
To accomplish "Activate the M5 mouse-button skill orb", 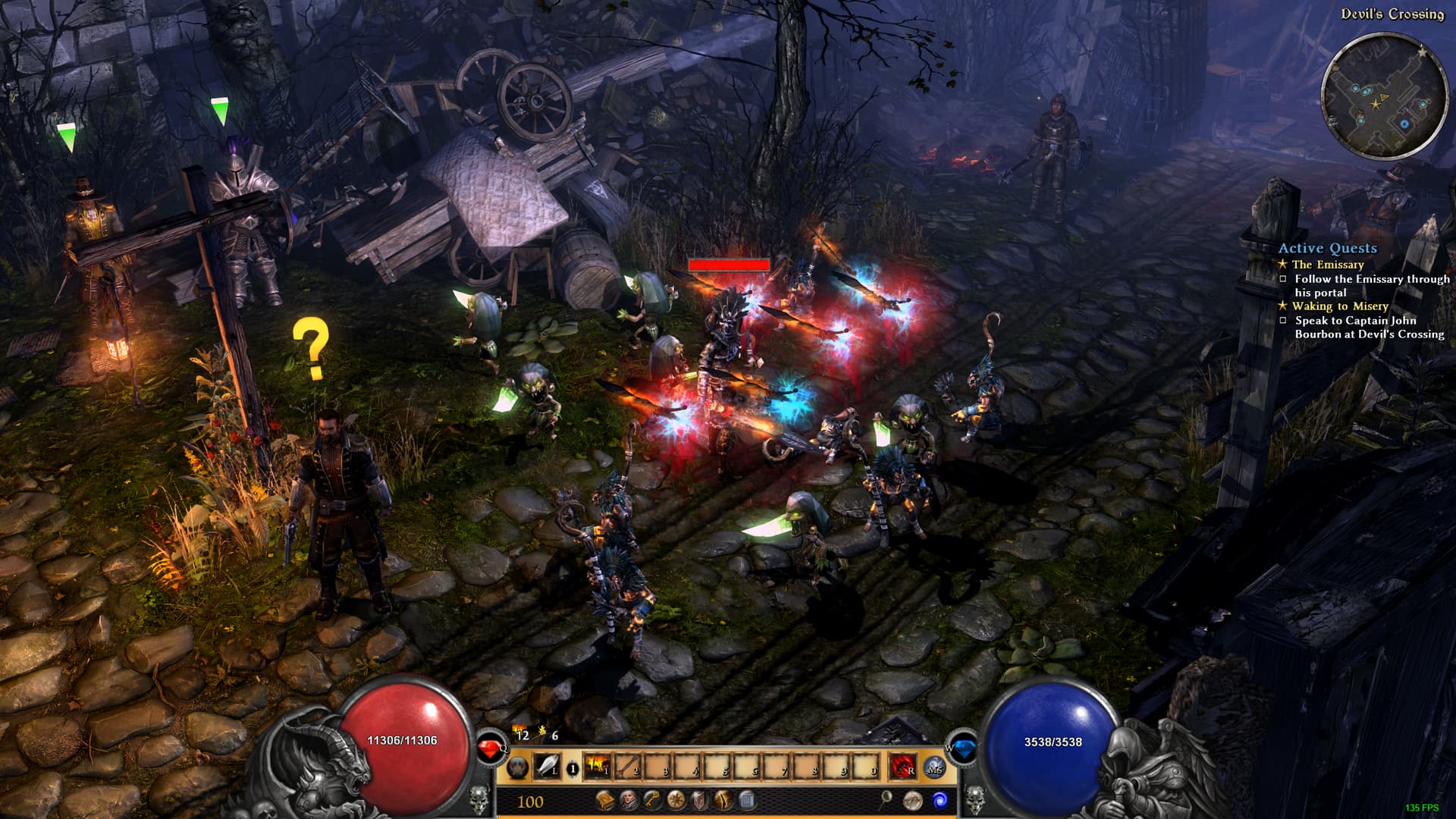I will (x=934, y=767).
